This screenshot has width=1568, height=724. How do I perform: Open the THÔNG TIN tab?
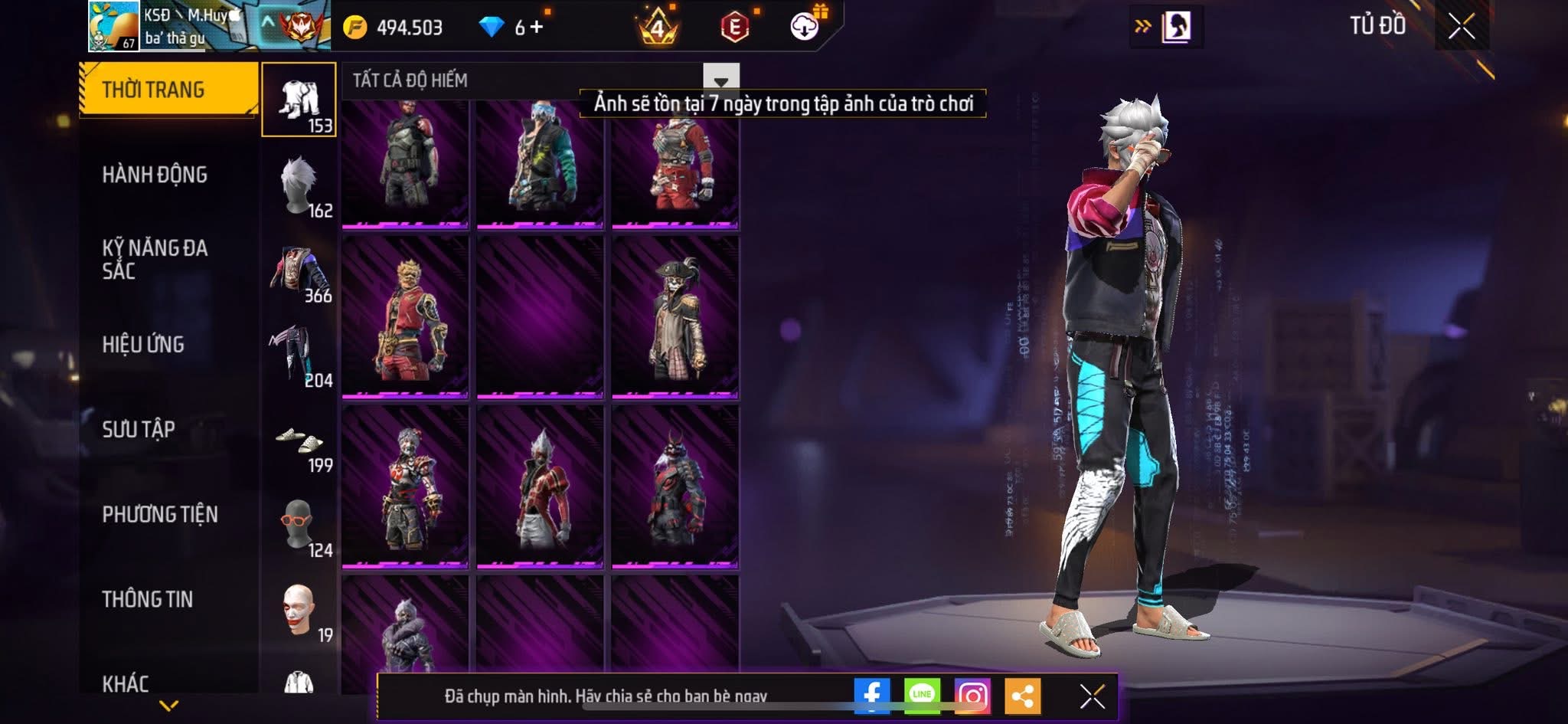[148, 599]
